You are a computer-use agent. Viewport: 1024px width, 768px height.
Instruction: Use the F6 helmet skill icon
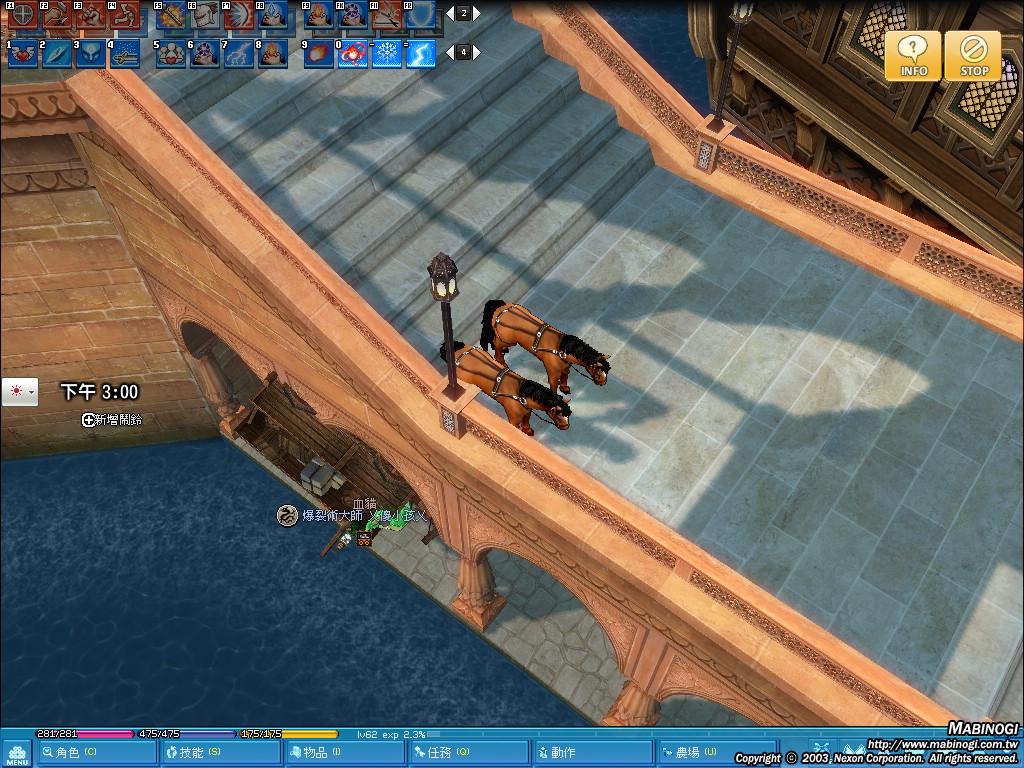204,14
